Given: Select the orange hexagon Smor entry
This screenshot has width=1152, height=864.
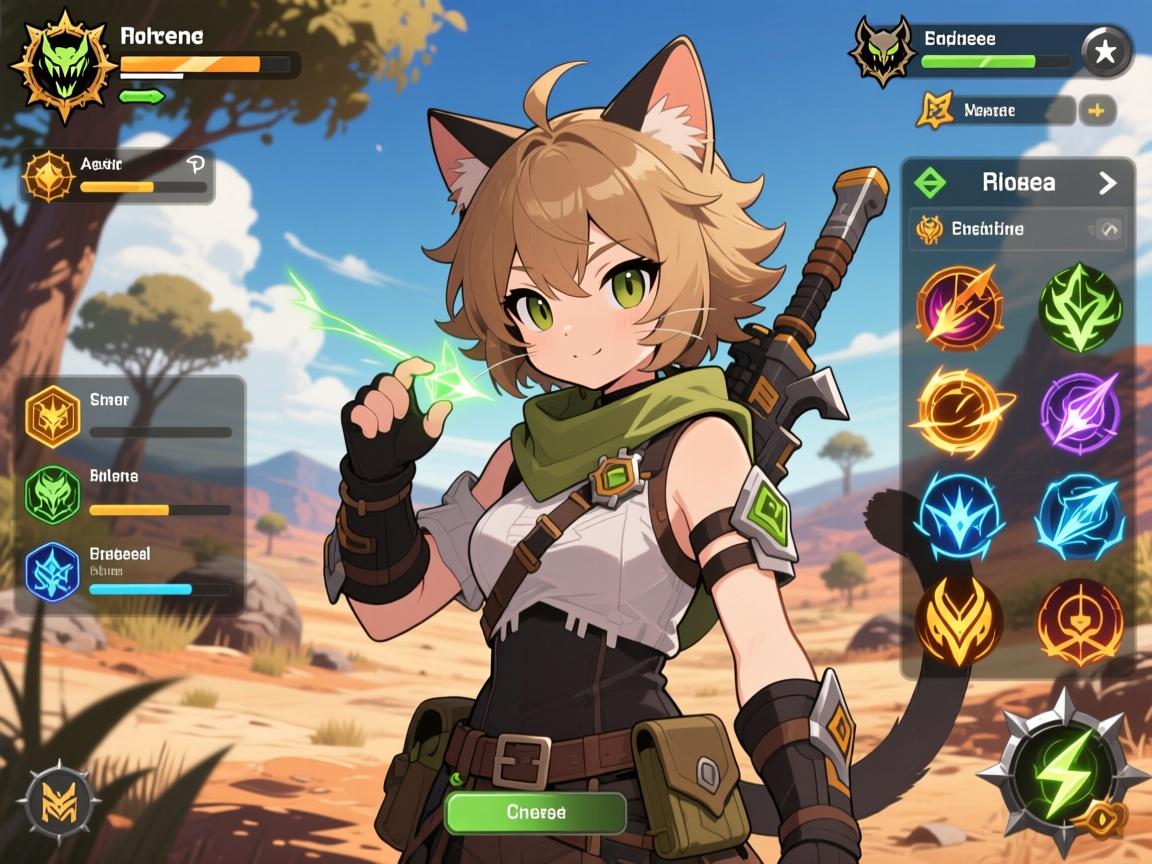Looking at the screenshot, I should 52,415.
